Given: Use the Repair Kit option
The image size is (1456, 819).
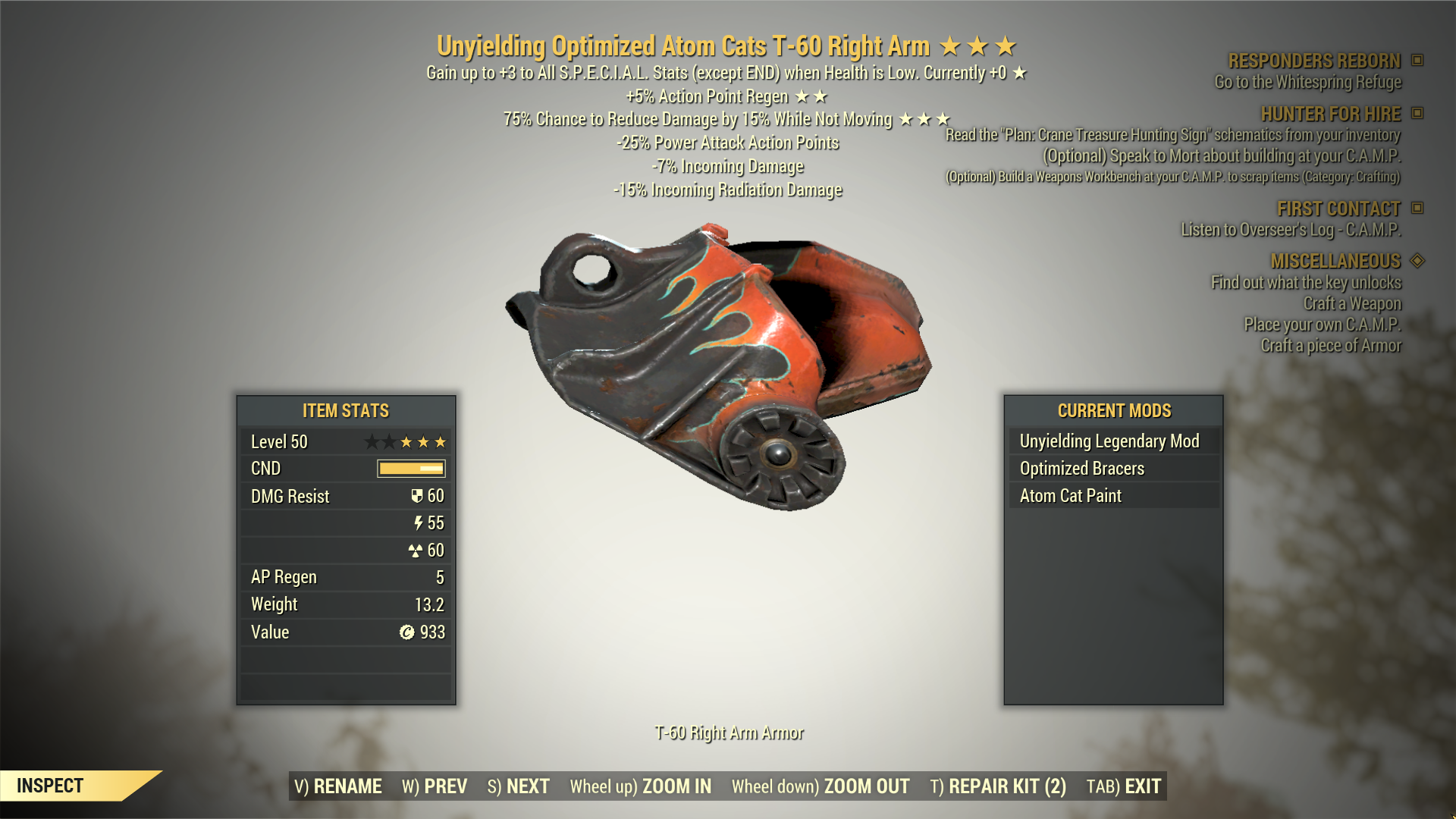Looking at the screenshot, I should pos(998,786).
